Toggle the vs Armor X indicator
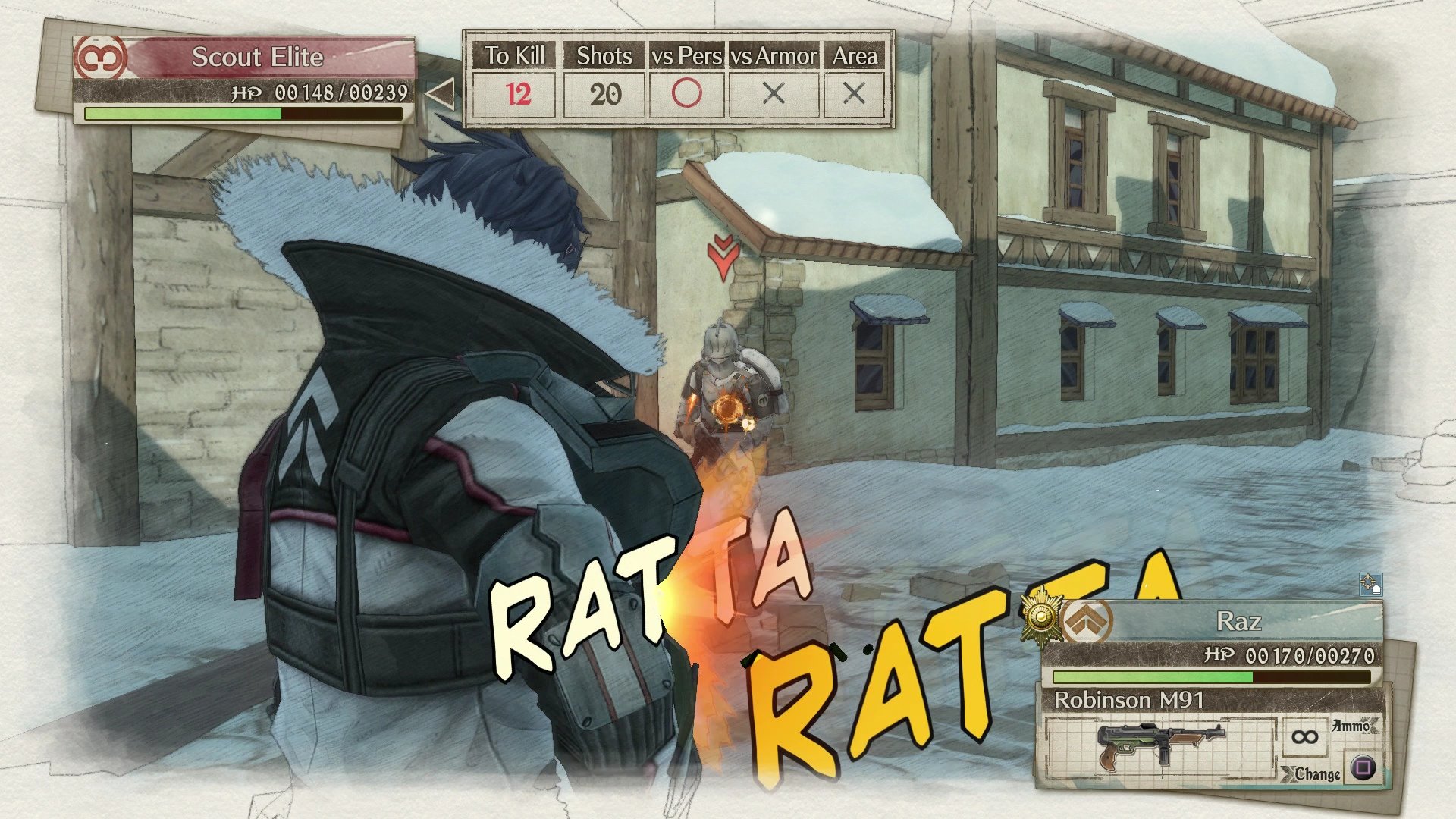This screenshot has width=1456, height=819. (x=773, y=94)
